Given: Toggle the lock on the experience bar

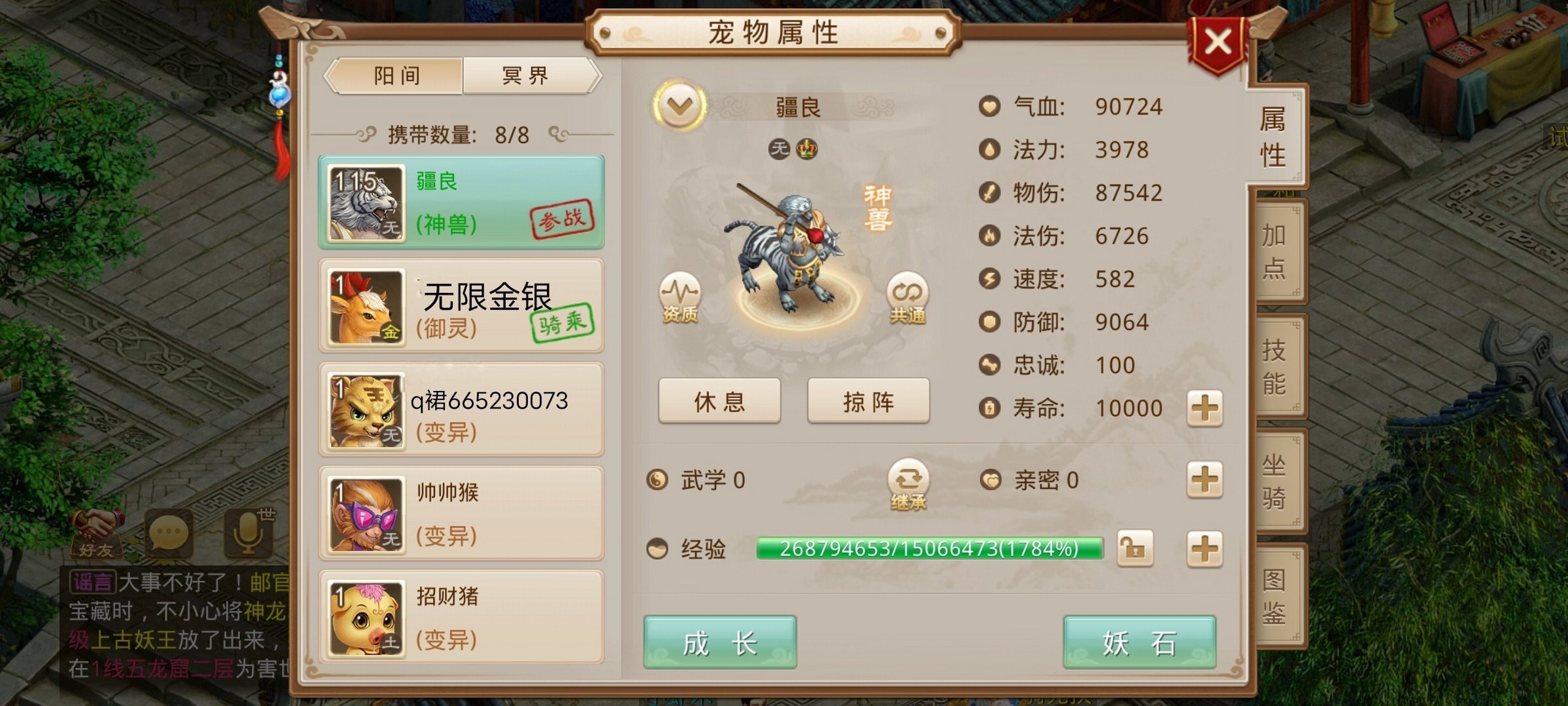Looking at the screenshot, I should 1137,548.
